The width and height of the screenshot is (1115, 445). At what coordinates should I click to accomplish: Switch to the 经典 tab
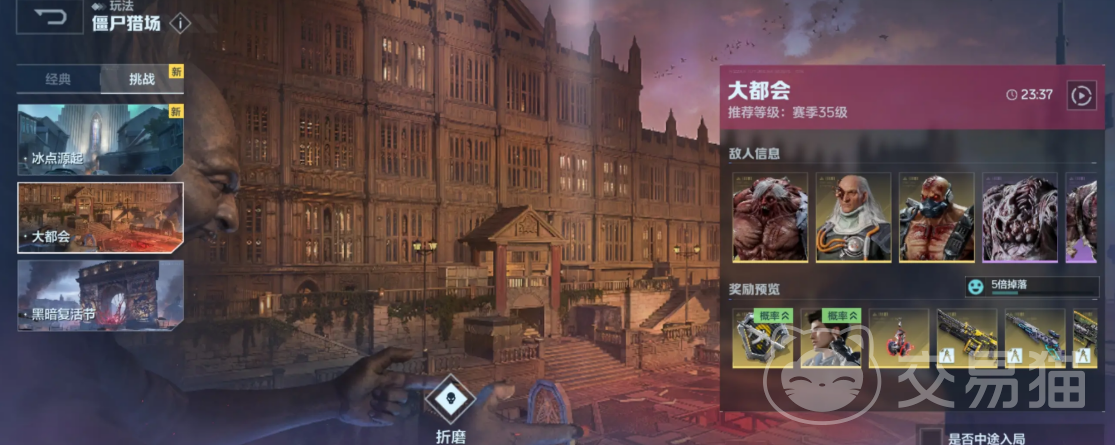pos(58,79)
